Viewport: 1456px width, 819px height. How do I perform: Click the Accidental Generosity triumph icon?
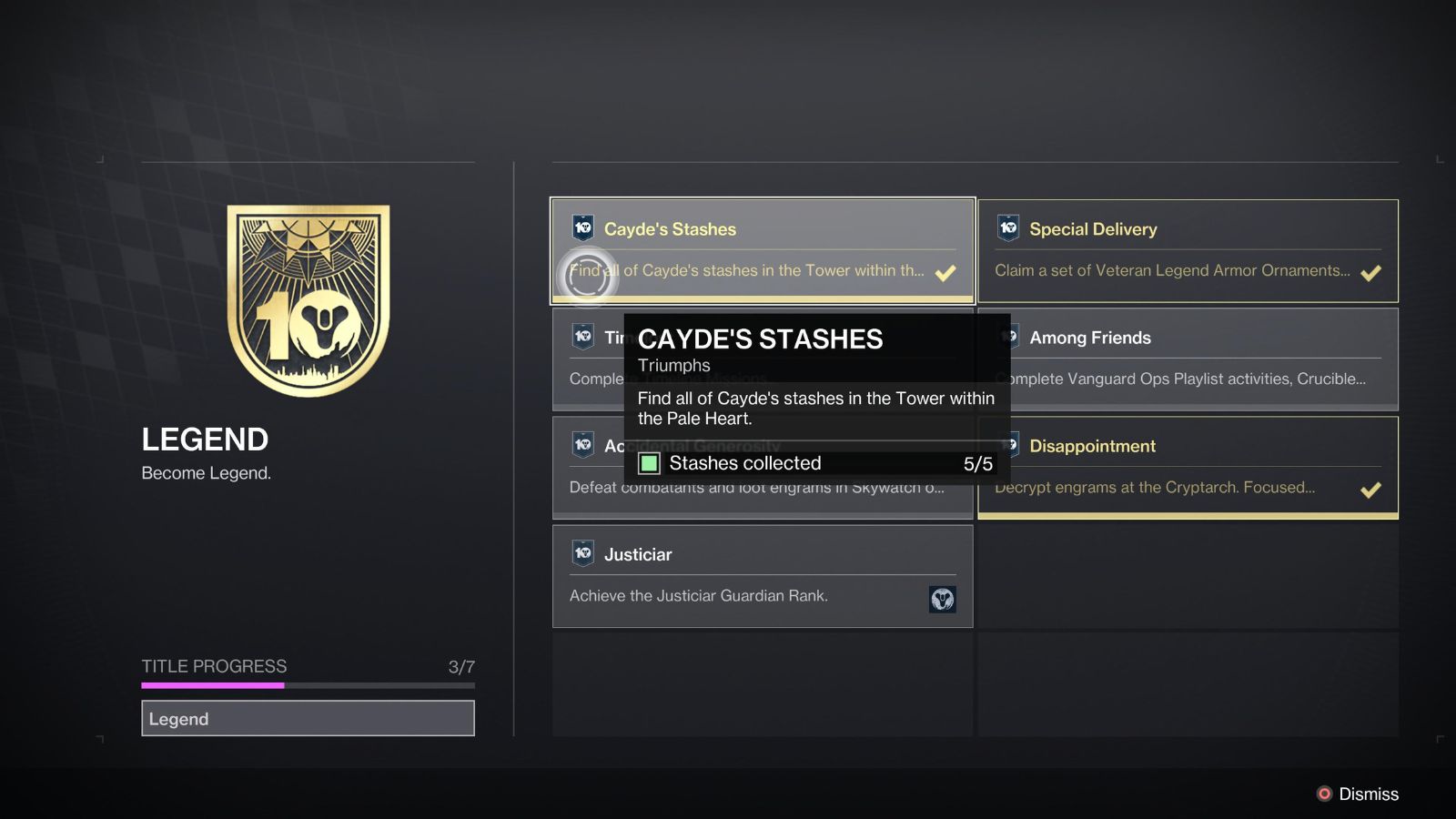click(580, 445)
